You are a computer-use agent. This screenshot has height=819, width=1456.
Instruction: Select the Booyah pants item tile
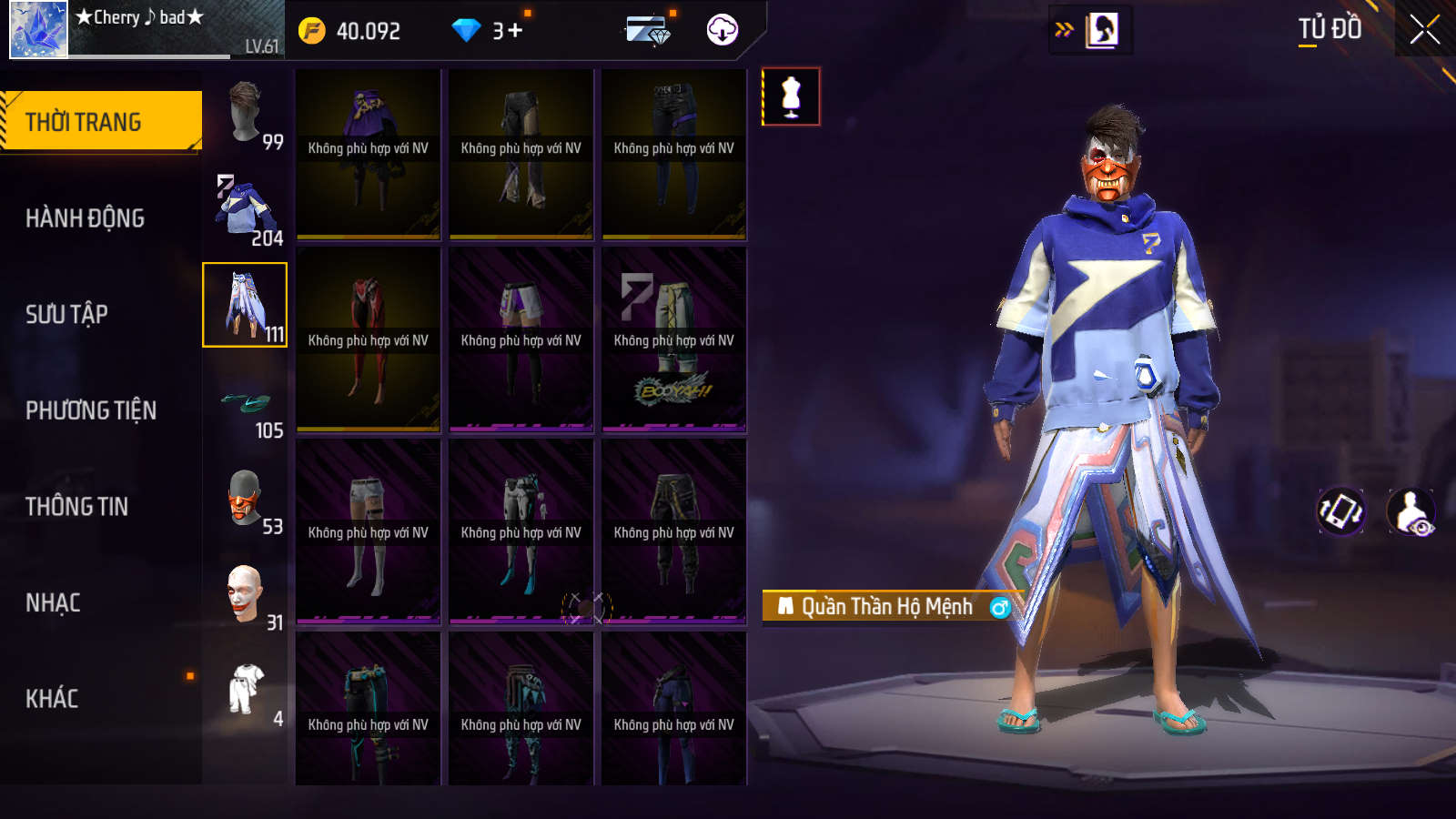tap(673, 339)
